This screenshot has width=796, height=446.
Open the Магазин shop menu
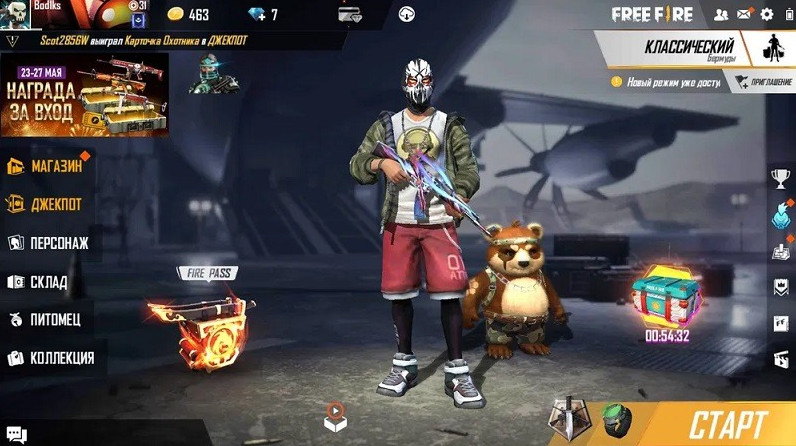[x=48, y=166]
